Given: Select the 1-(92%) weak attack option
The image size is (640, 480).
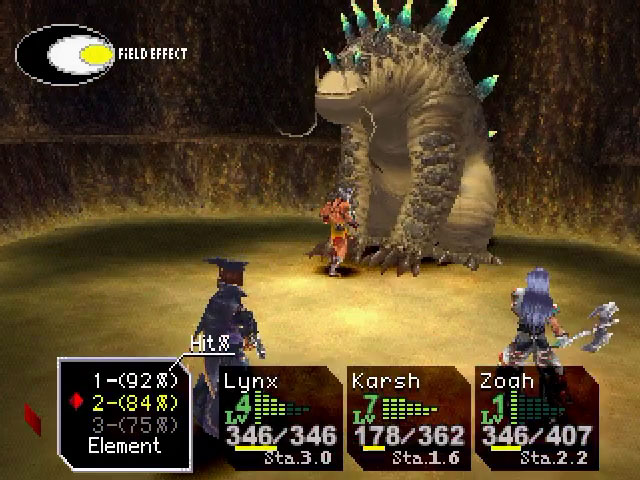Looking at the screenshot, I should pos(136,381).
